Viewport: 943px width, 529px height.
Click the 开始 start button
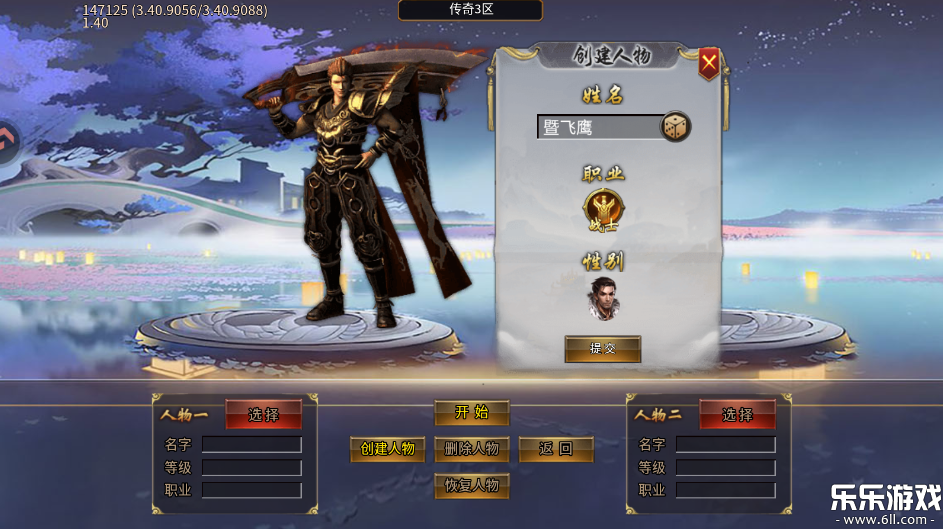pos(471,413)
